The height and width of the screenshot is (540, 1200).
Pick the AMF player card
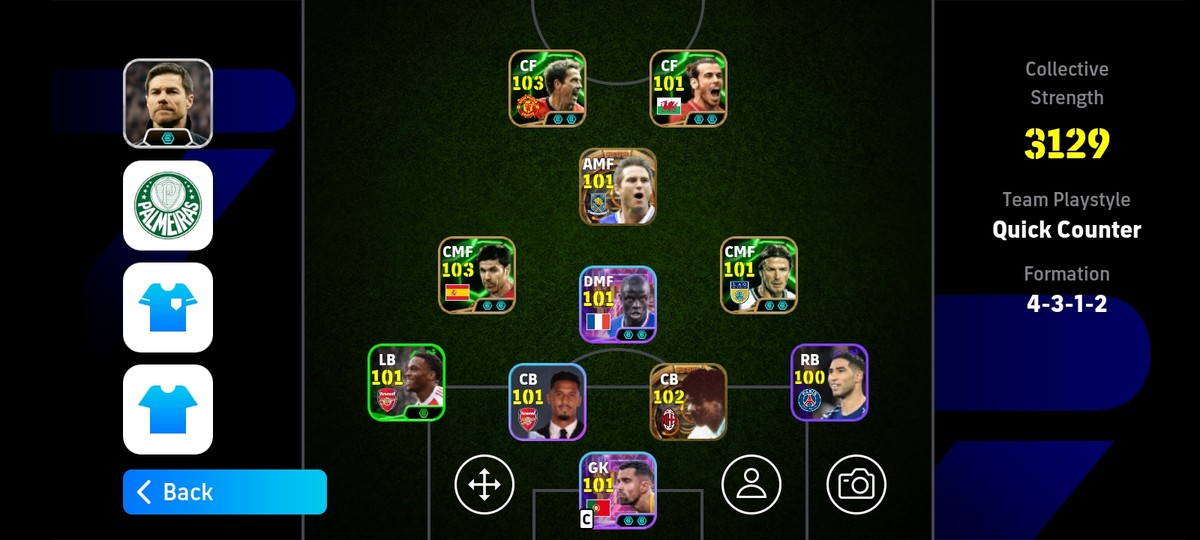point(618,186)
